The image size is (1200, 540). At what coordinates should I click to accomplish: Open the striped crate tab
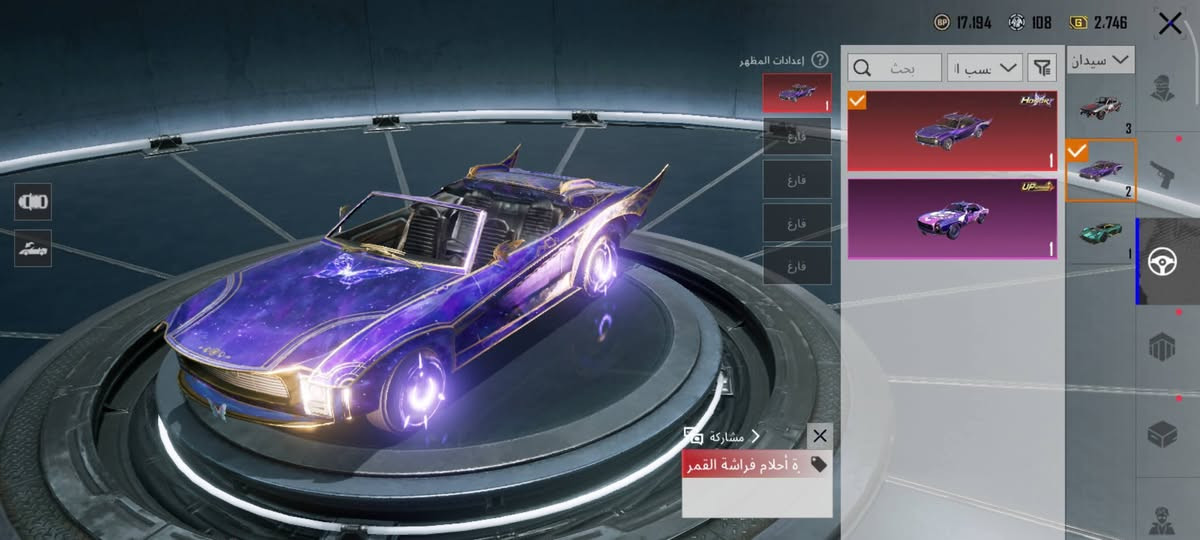pyautogui.click(x=1162, y=348)
